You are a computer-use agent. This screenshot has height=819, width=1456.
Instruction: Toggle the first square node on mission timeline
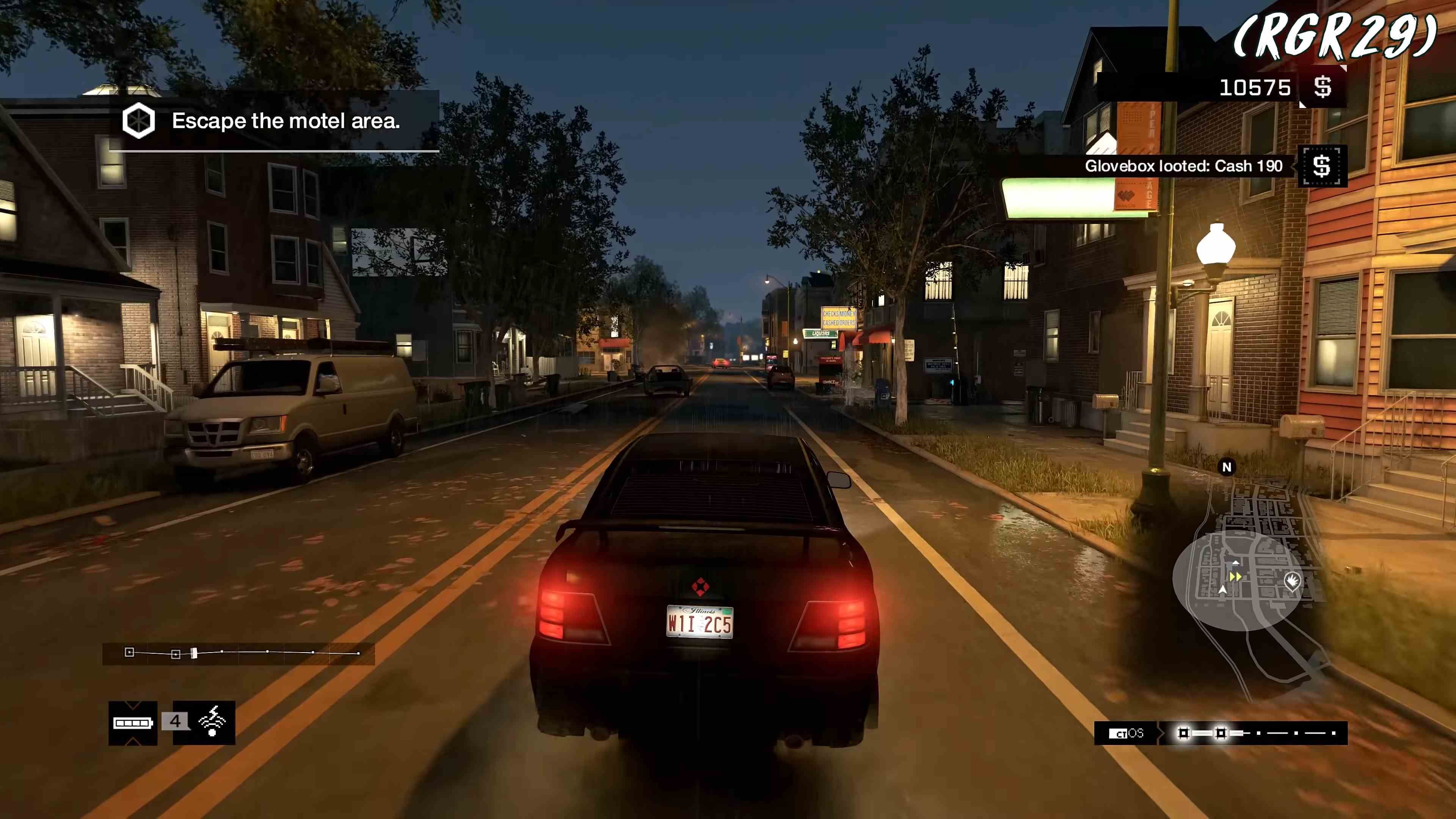tap(129, 653)
